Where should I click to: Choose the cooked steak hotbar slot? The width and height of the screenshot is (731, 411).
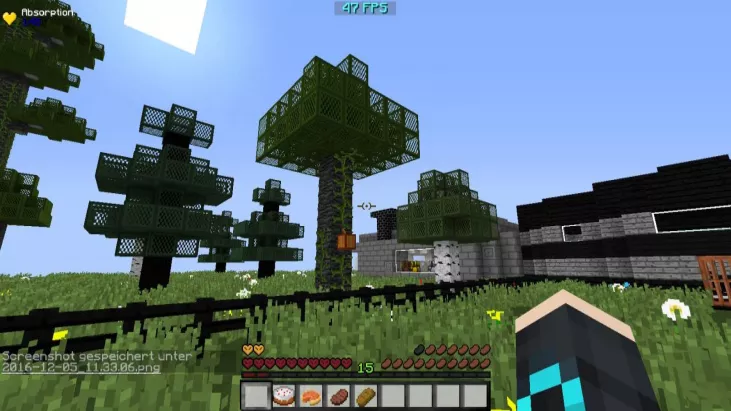pyautogui.click(x=338, y=395)
